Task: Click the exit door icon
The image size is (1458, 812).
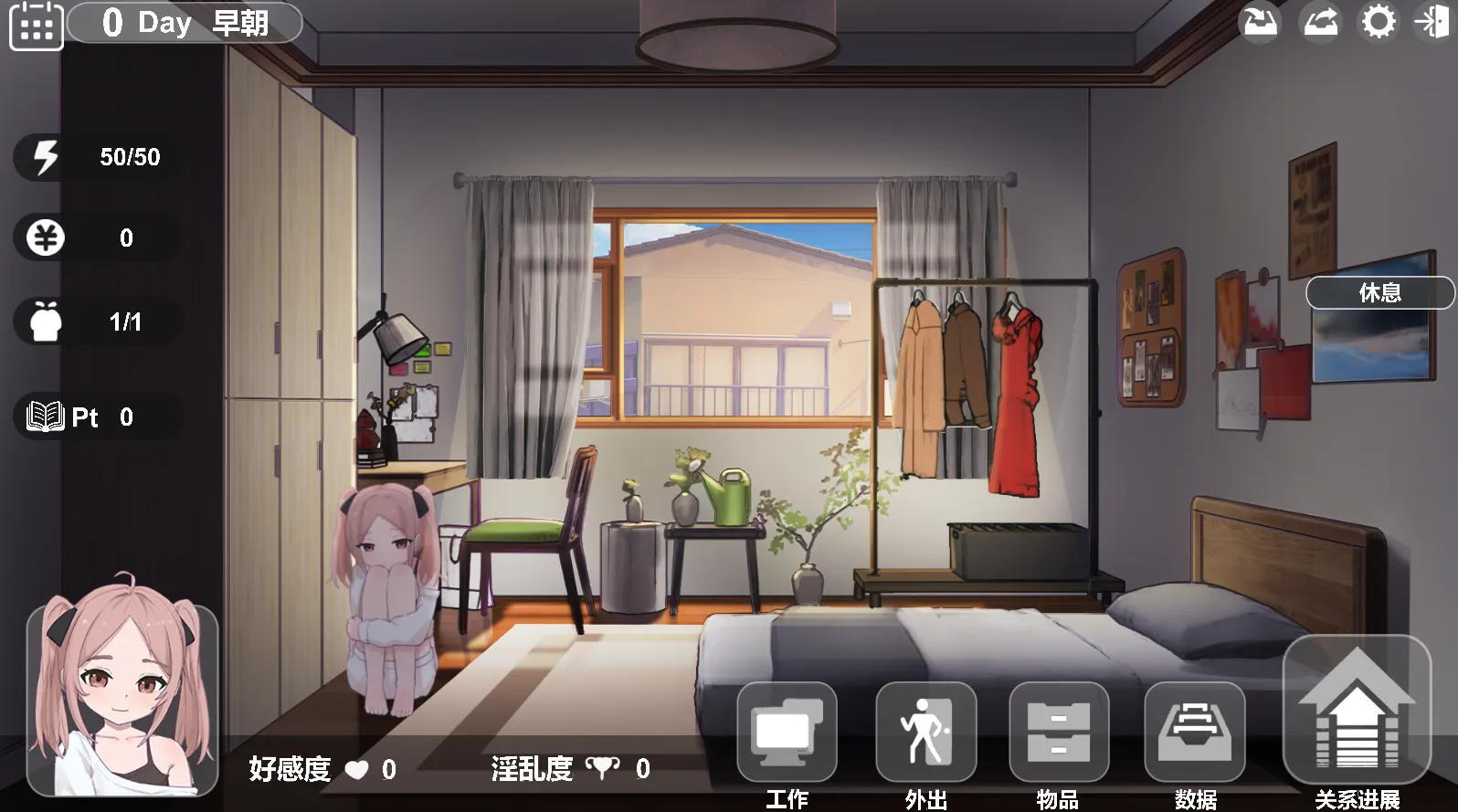Action: coord(1432,23)
